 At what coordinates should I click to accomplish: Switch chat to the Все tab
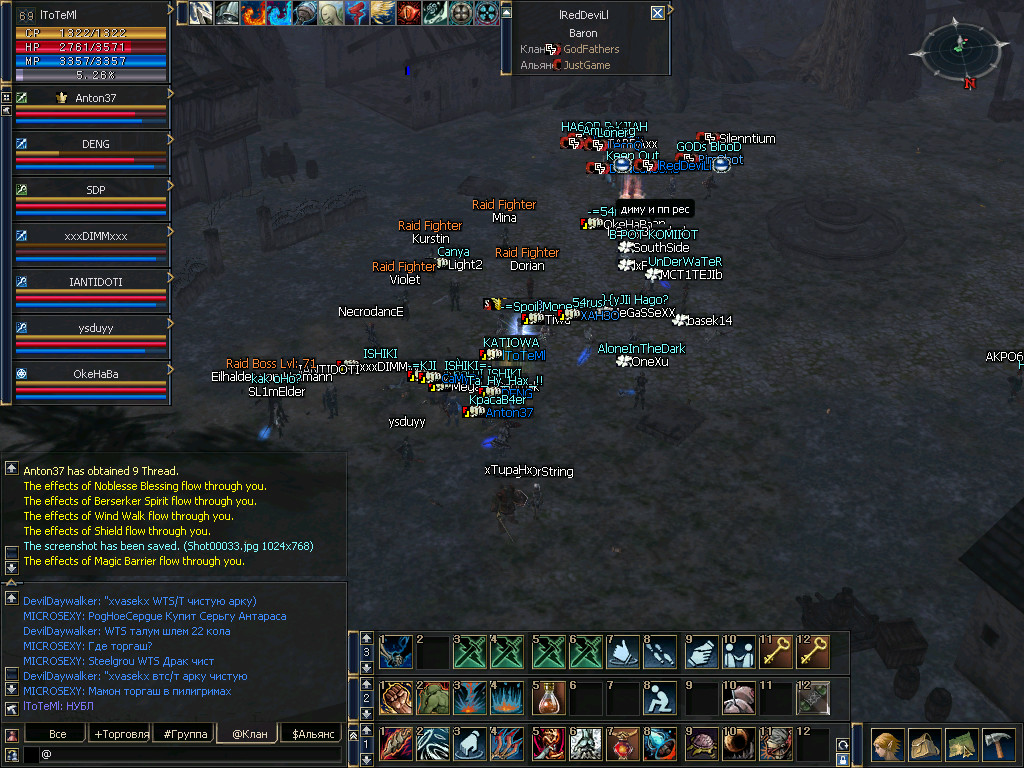58,734
